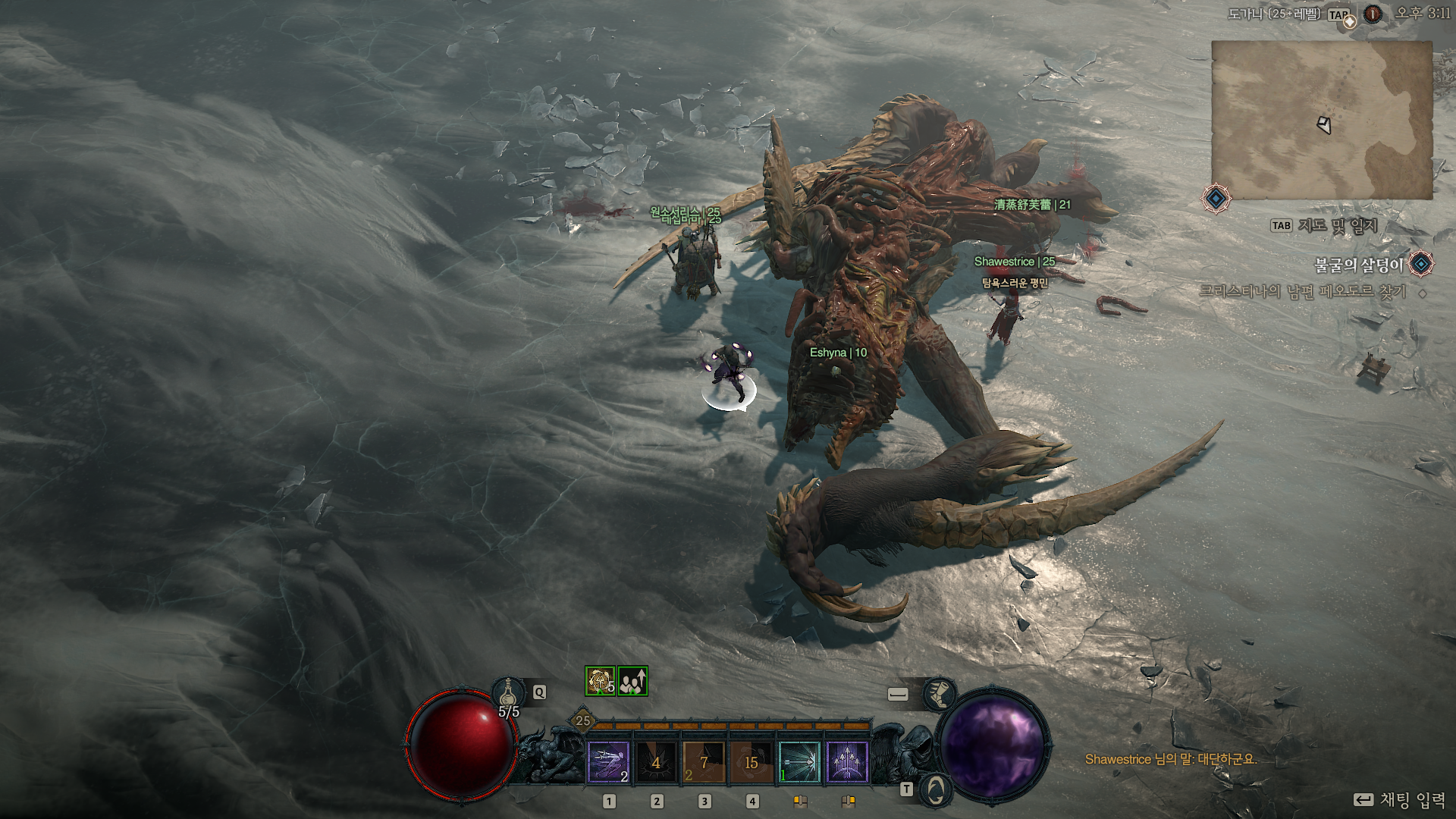Choose the skill slot showing cooldown 7
Image resolution: width=1456 pixels, height=819 pixels.
point(704,761)
